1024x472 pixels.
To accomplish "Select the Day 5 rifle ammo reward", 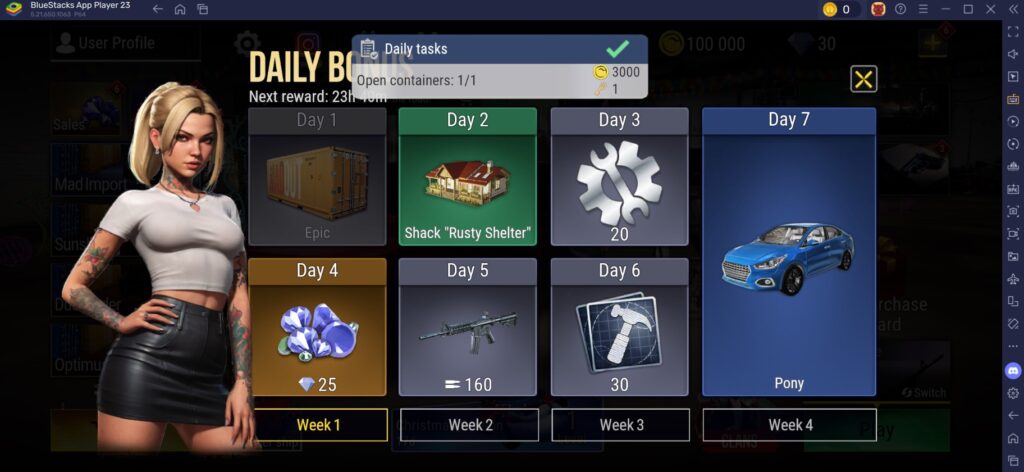I will coord(467,327).
